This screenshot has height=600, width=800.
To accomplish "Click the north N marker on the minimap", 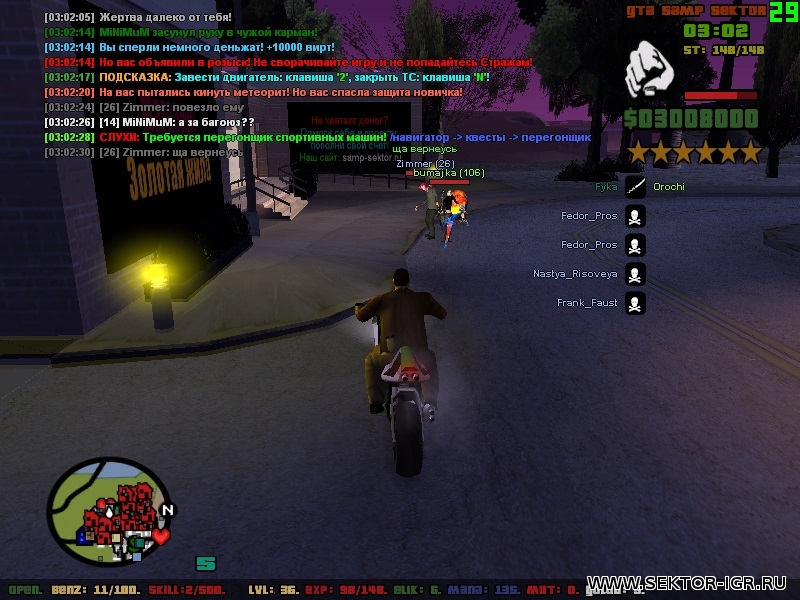I will click(167, 510).
